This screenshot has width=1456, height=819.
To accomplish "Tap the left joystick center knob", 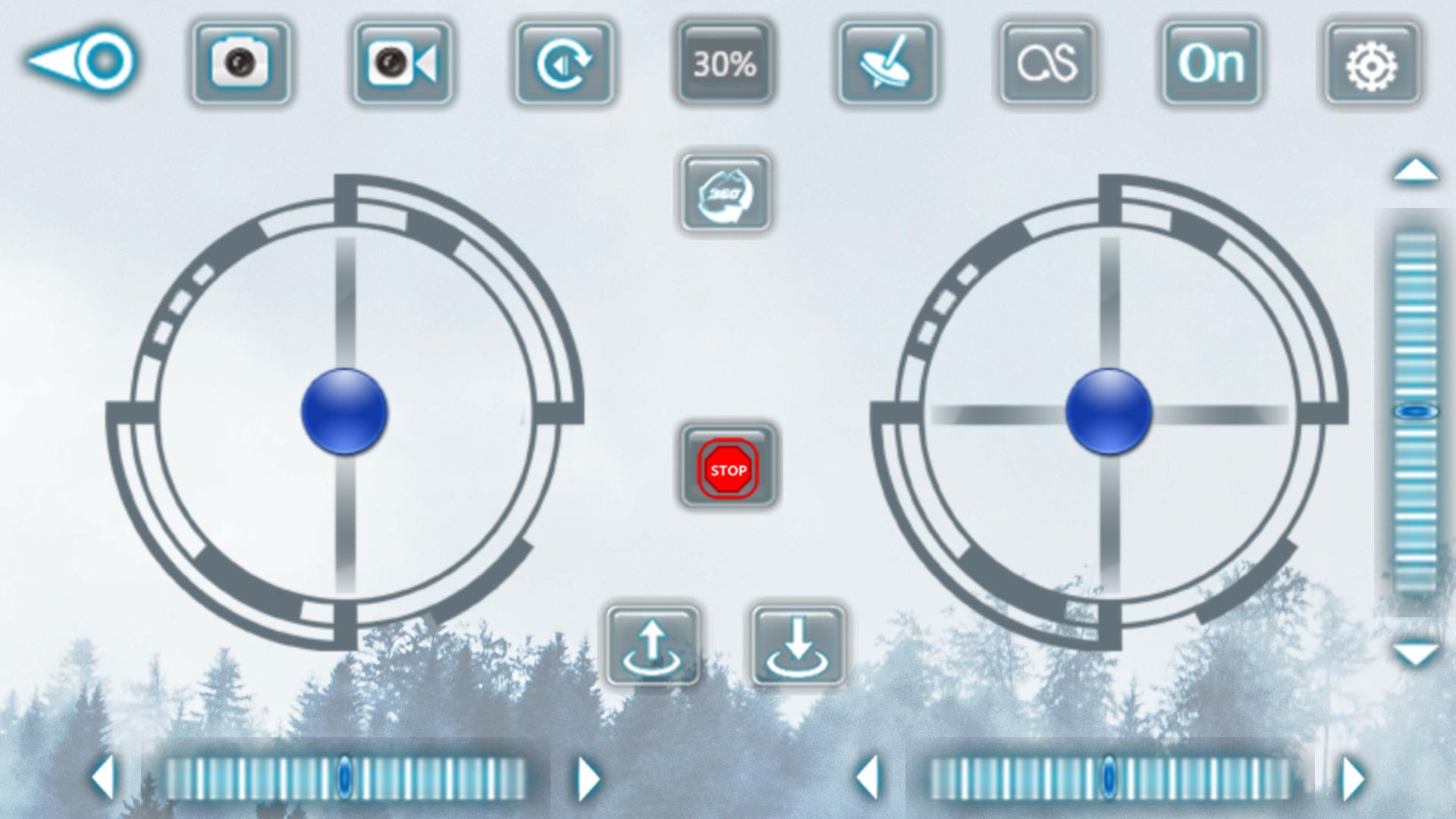I will (347, 413).
